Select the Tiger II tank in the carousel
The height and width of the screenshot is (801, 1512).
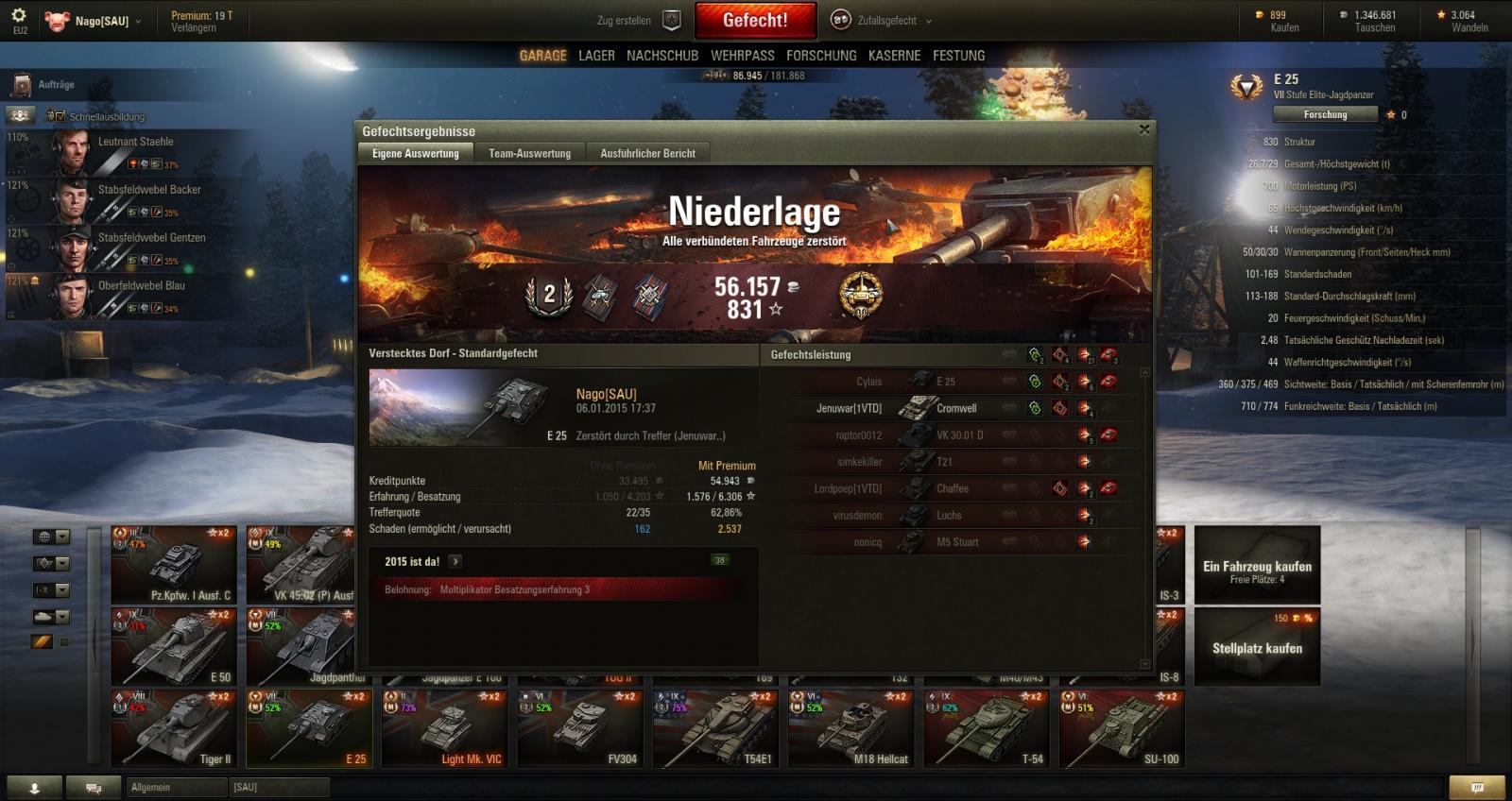point(174,727)
